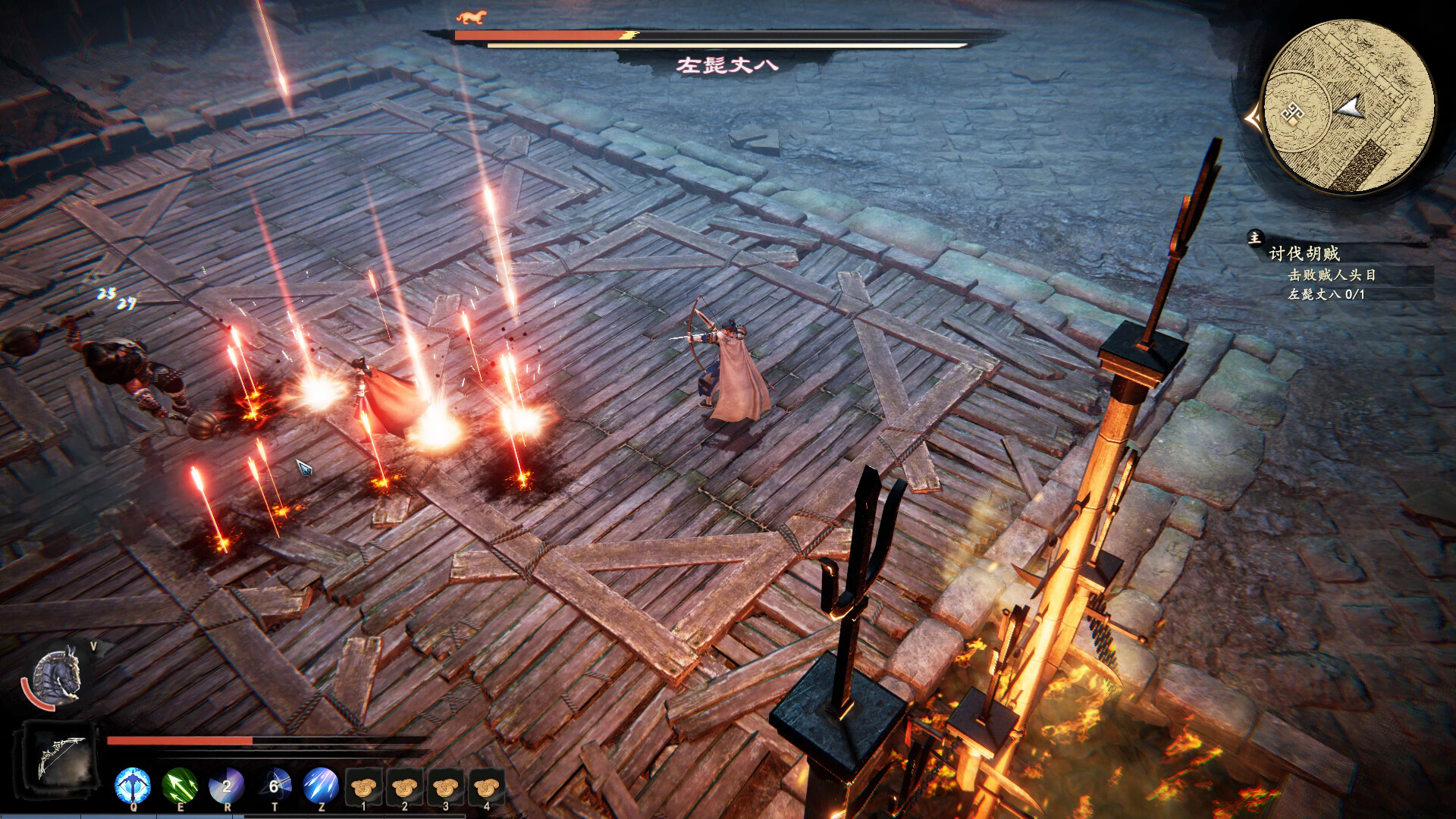Select the 主 main quest badge
Viewport: 1456px width, 819px height.
point(1256,239)
